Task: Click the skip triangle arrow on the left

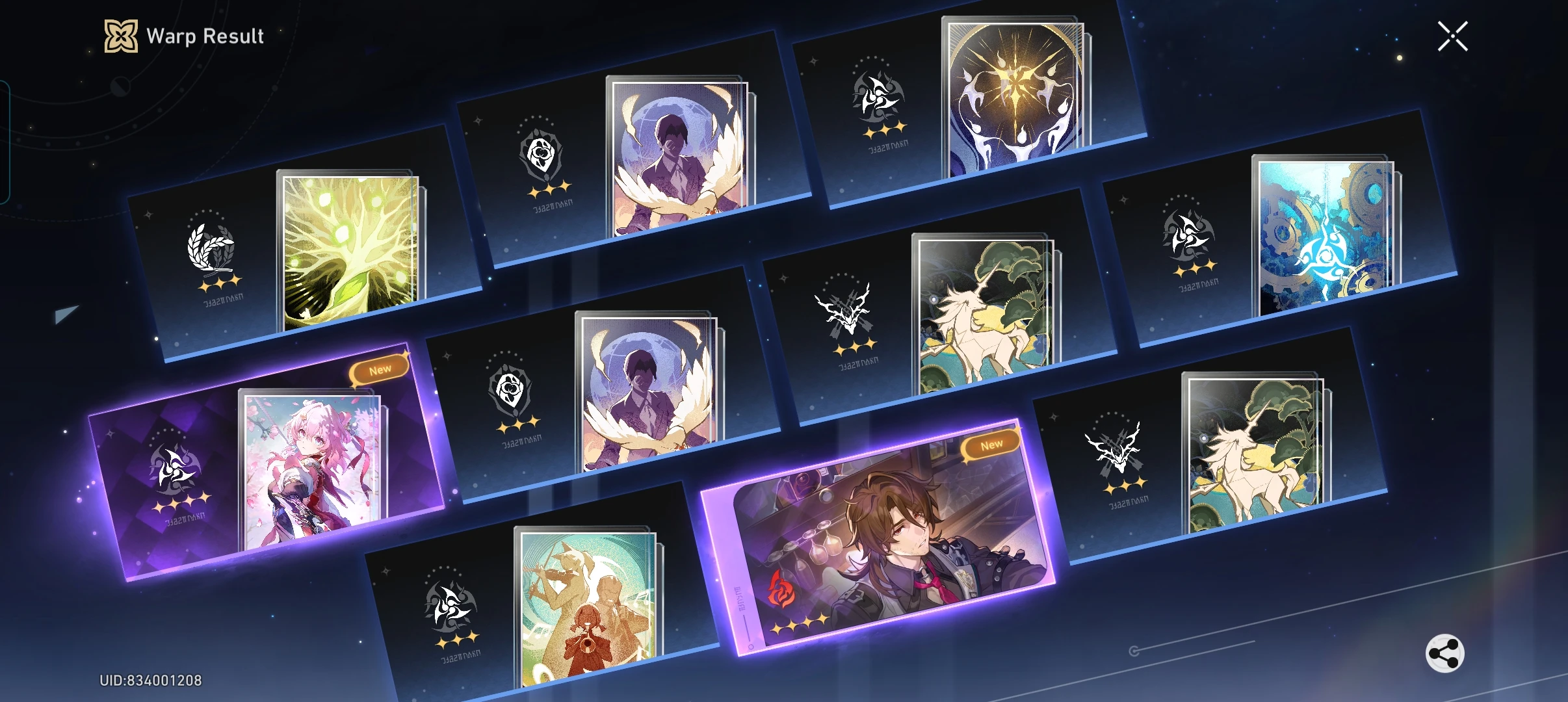Action: coord(67,315)
